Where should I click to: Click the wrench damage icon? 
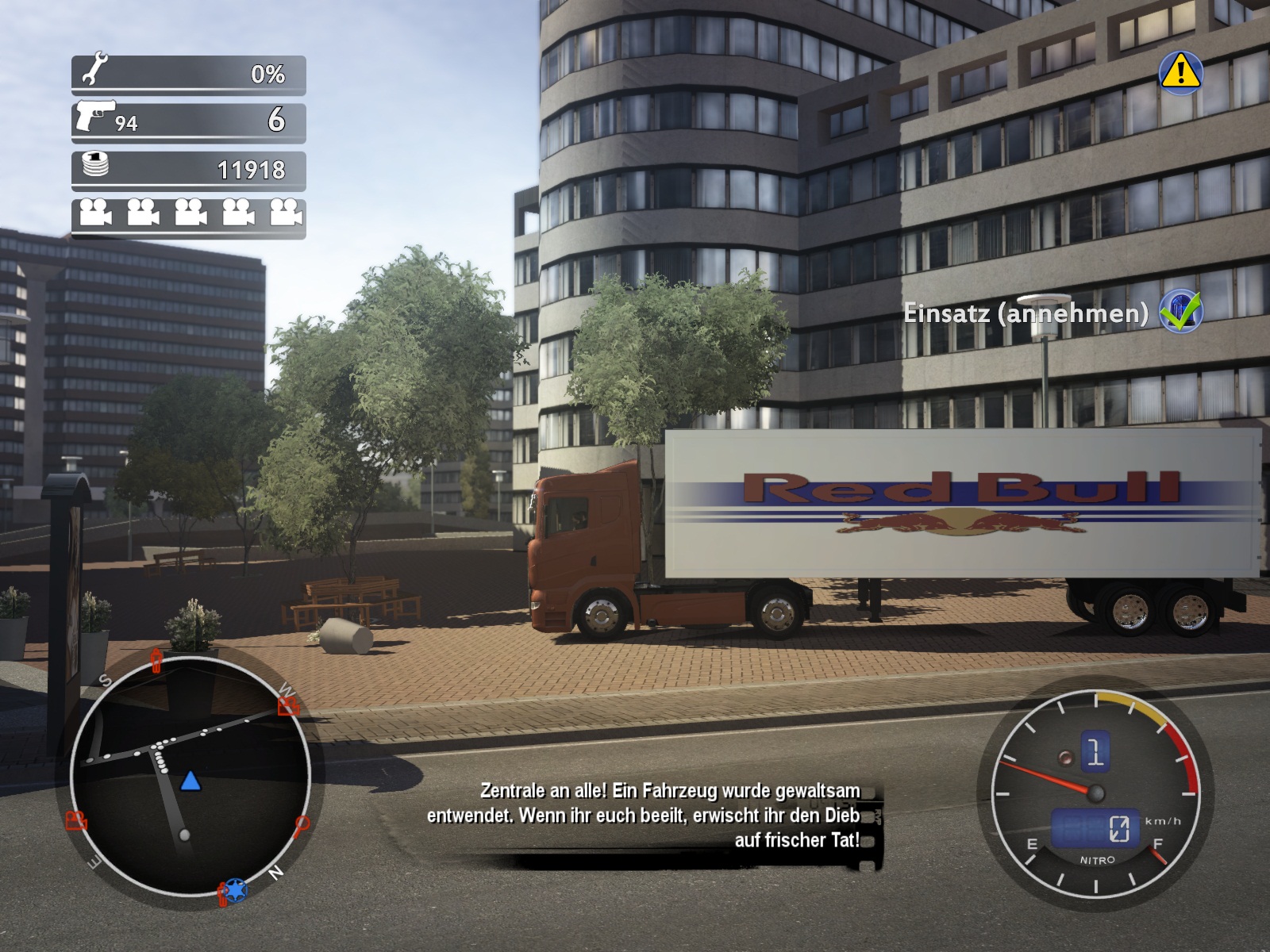(94, 69)
